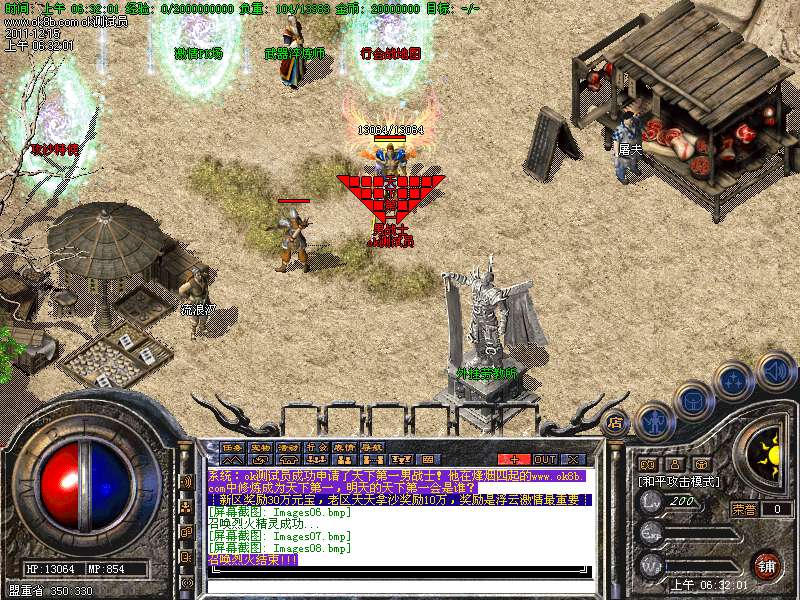Open the 店 shop button
This screenshot has height=600, width=800.
(x=615, y=422)
